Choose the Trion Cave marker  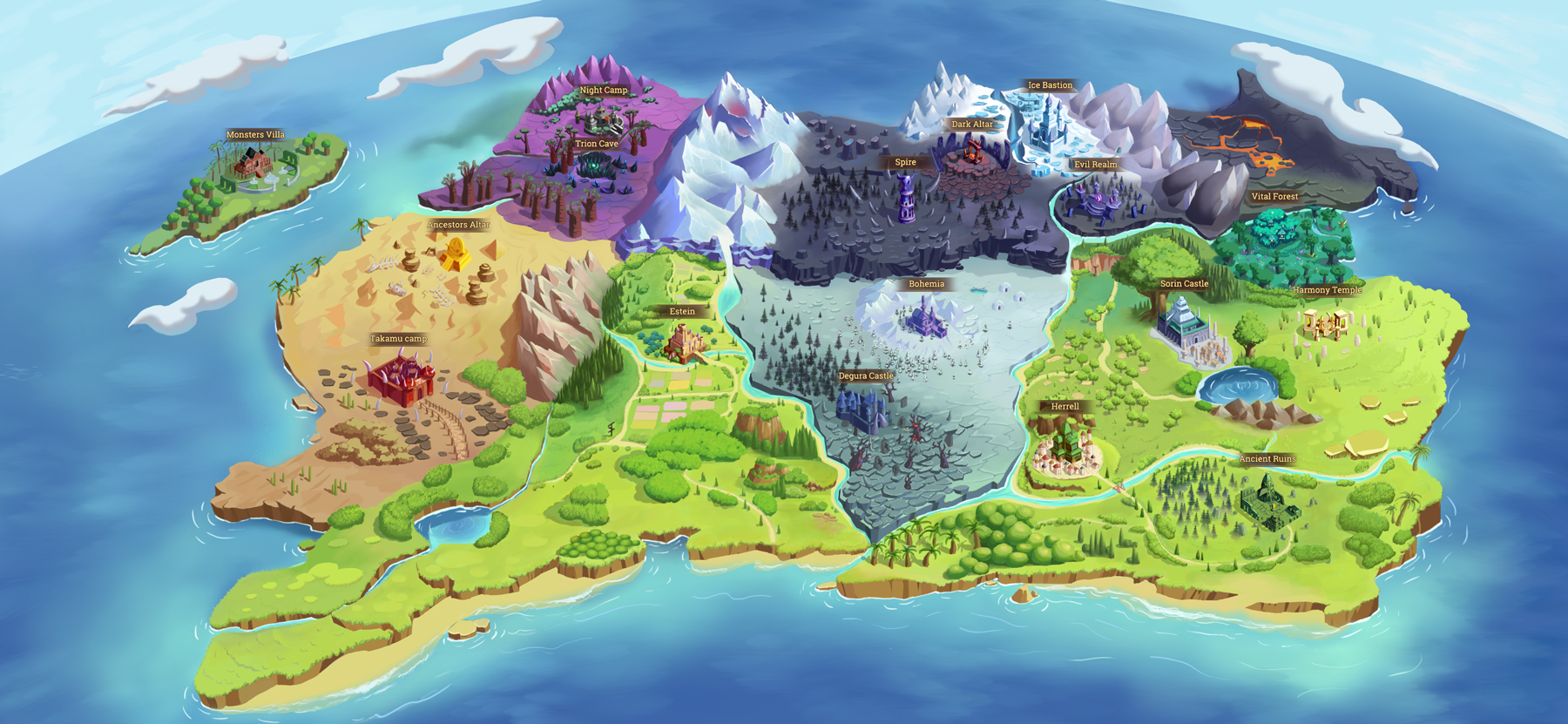click(596, 145)
